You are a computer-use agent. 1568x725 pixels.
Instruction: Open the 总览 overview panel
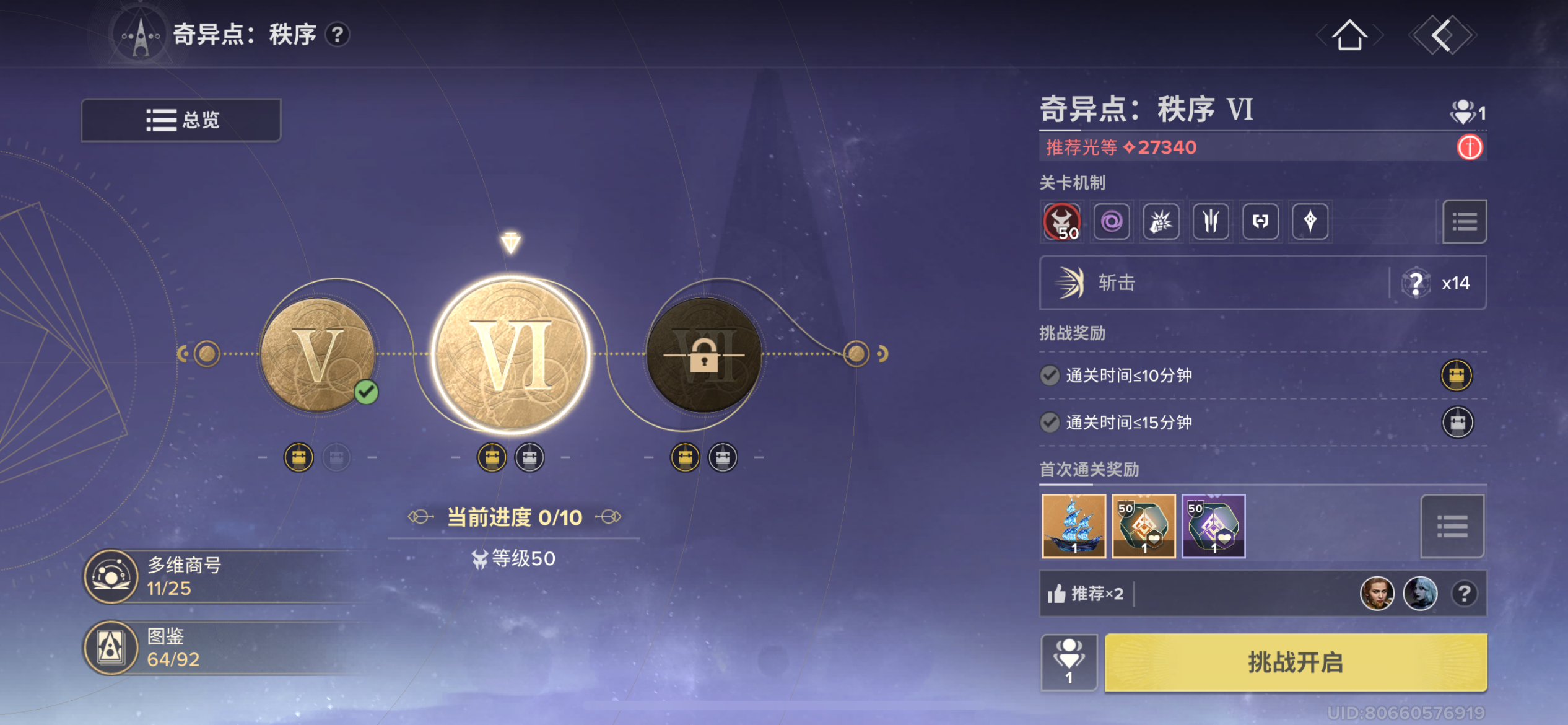(180, 120)
